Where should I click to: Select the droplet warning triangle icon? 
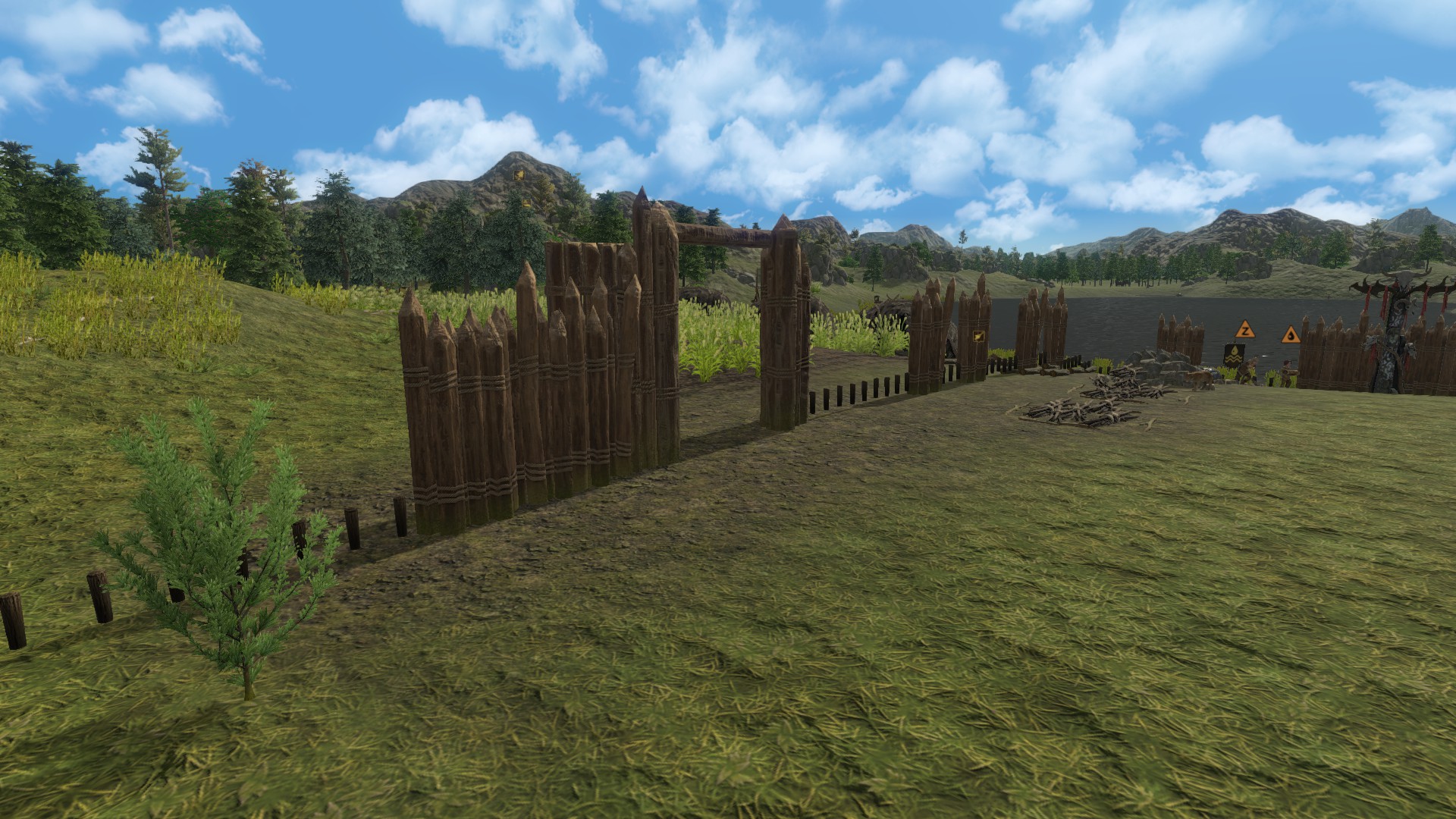click(x=1290, y=334)
